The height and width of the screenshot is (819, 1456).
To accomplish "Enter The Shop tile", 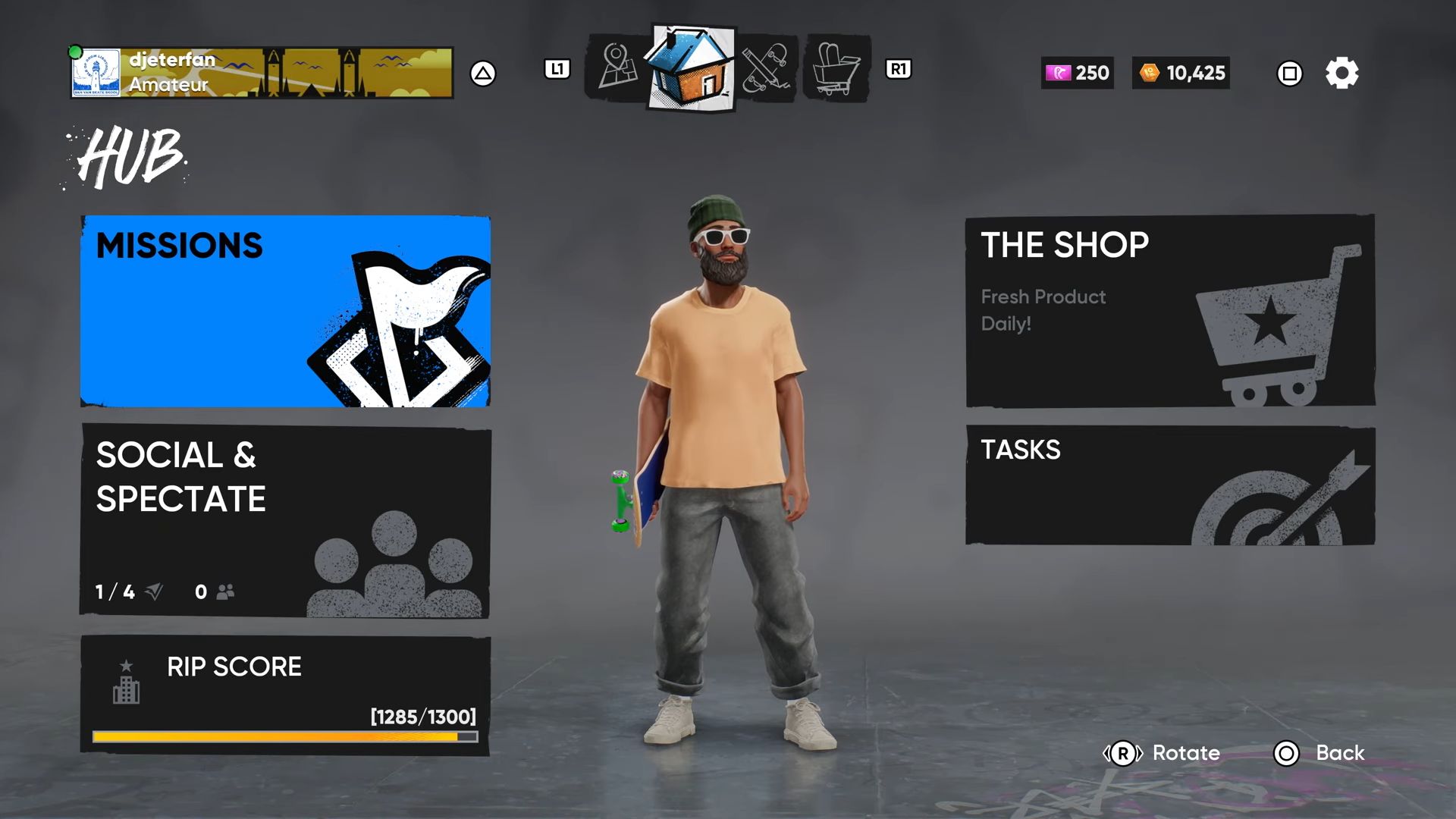I will click(1169, 311).
